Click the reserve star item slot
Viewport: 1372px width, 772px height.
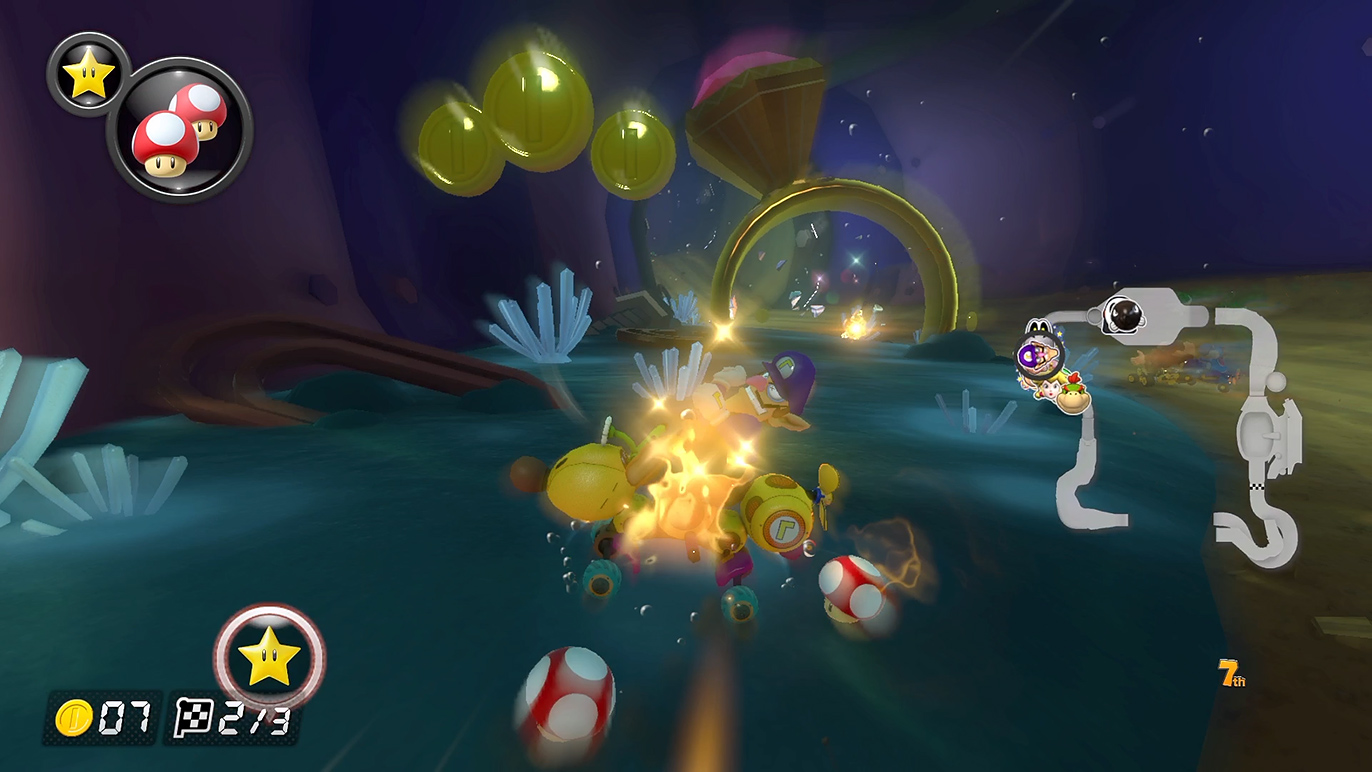click(x=88, y=76)
